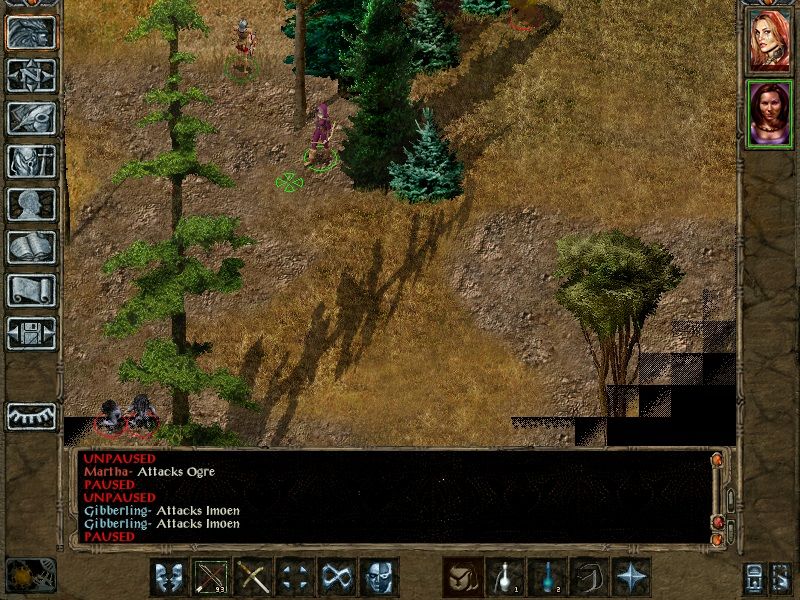This screenshot has width=800, height=600.
Task: Equip the bow with 93 arrows
Action: click(x=211, y=577)
